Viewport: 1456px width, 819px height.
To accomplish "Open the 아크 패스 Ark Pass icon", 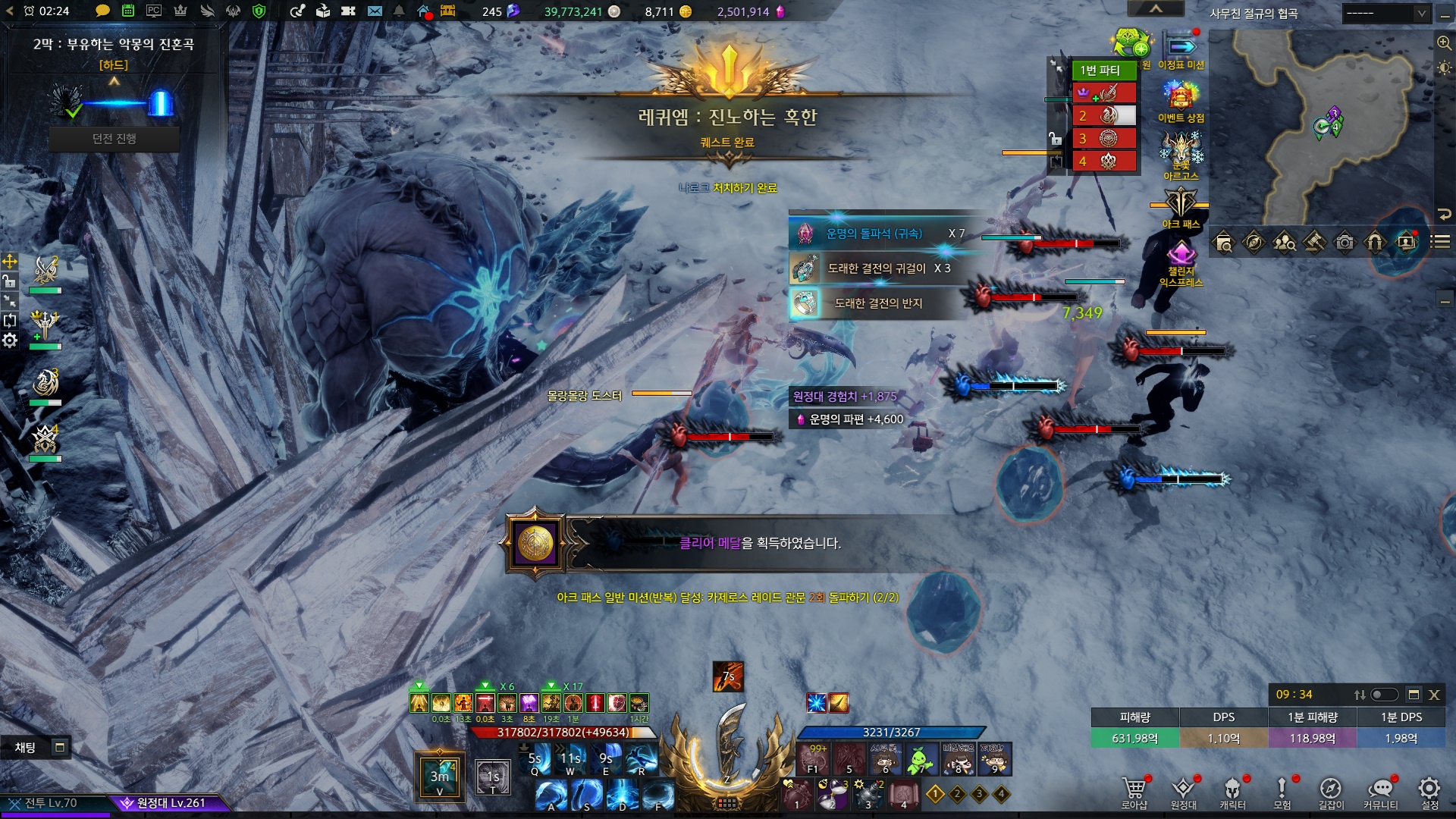I will [1181, 207].
